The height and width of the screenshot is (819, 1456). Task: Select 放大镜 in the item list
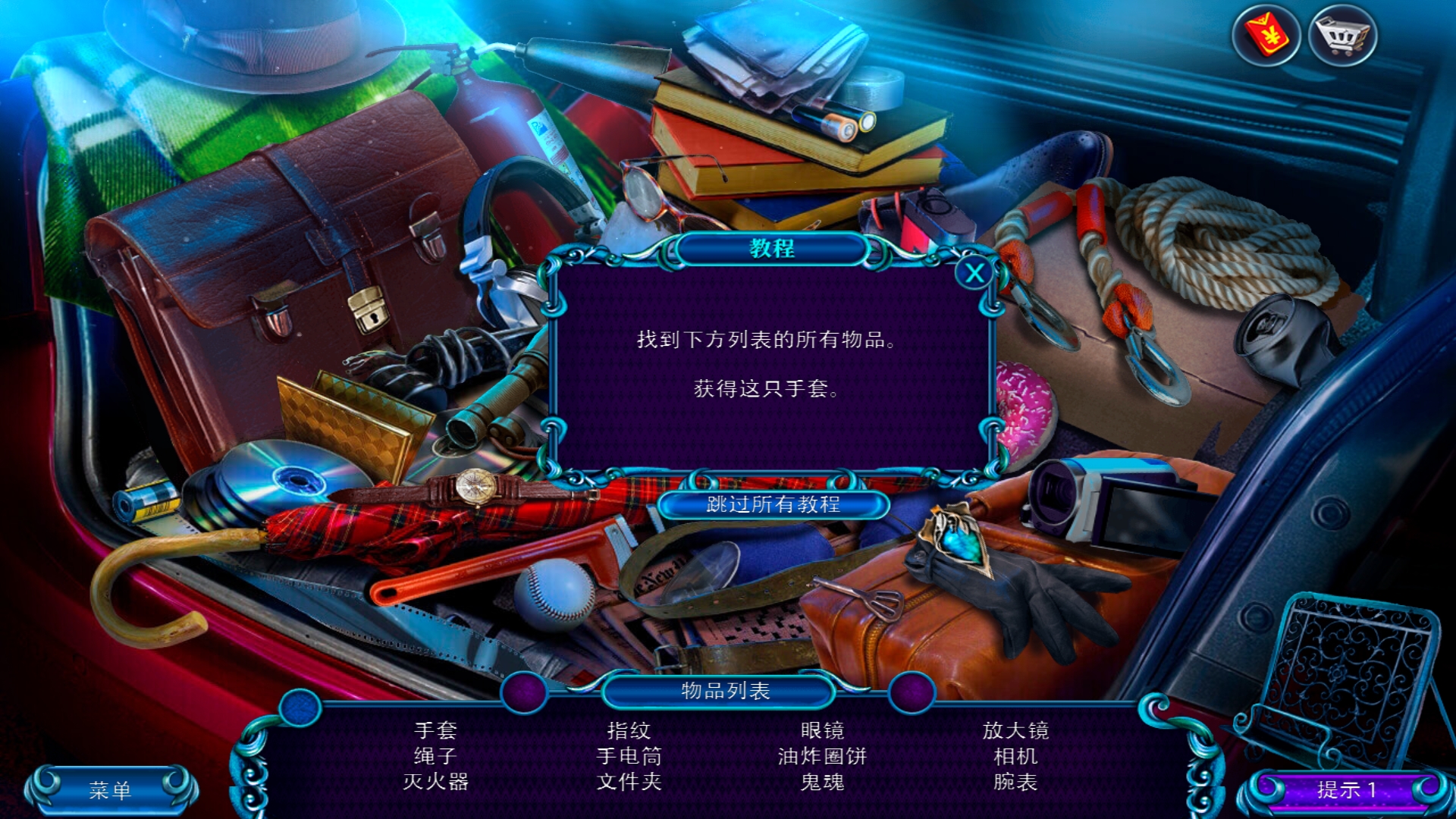click(1015, 730)
